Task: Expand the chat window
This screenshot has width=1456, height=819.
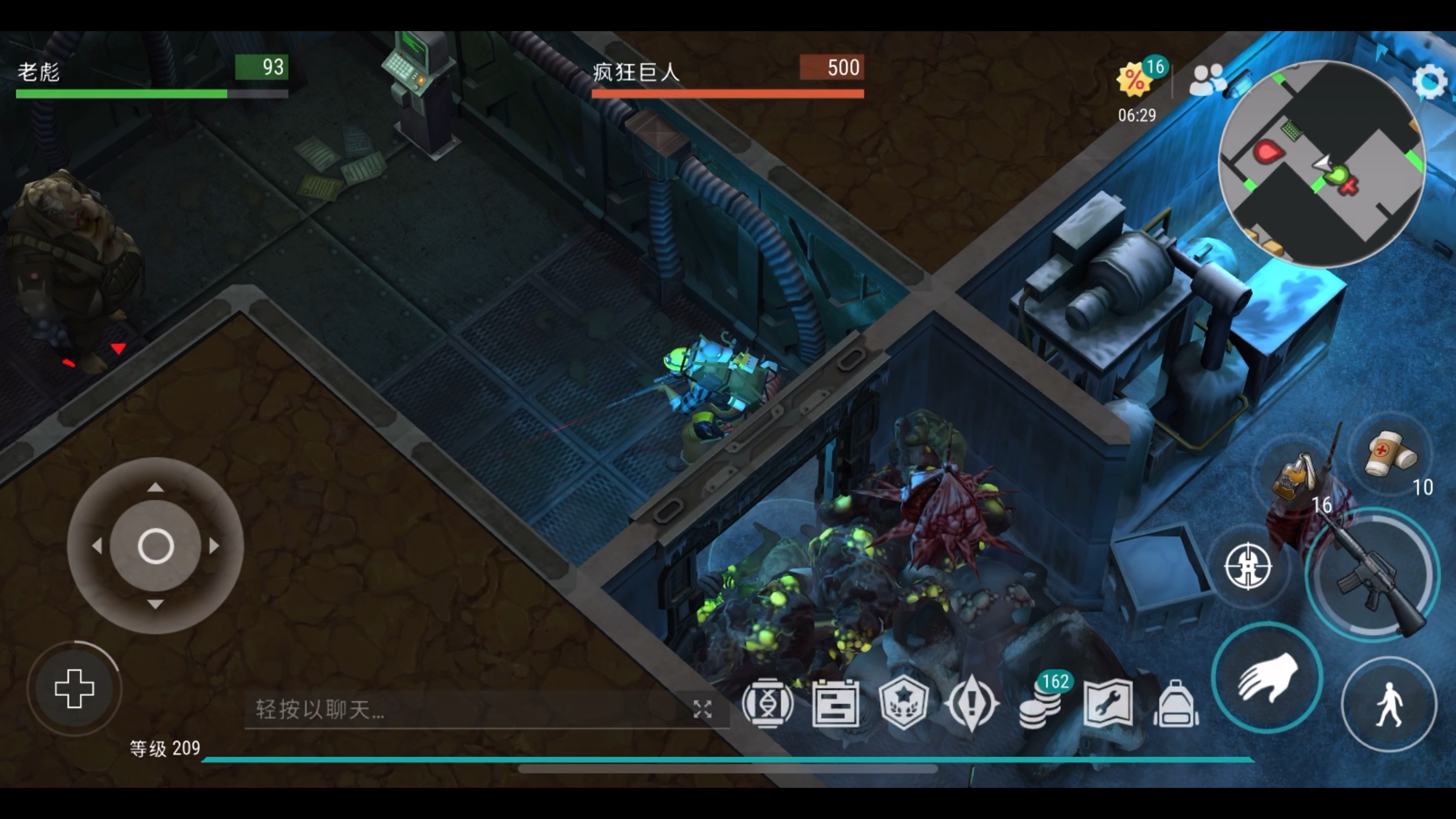Action: pyautogui.click(x=702, y=709)
